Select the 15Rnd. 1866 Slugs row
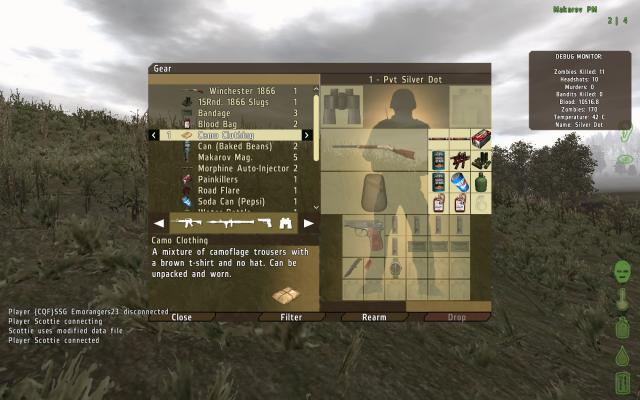 click(238, 102)
